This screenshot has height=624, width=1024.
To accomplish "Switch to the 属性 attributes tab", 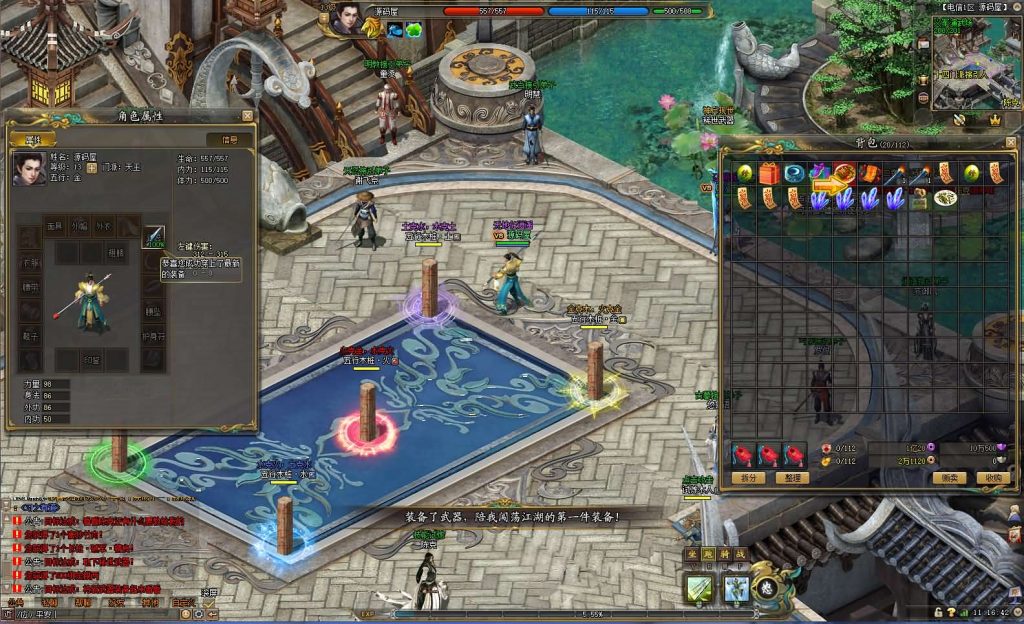I will (33, 139).
